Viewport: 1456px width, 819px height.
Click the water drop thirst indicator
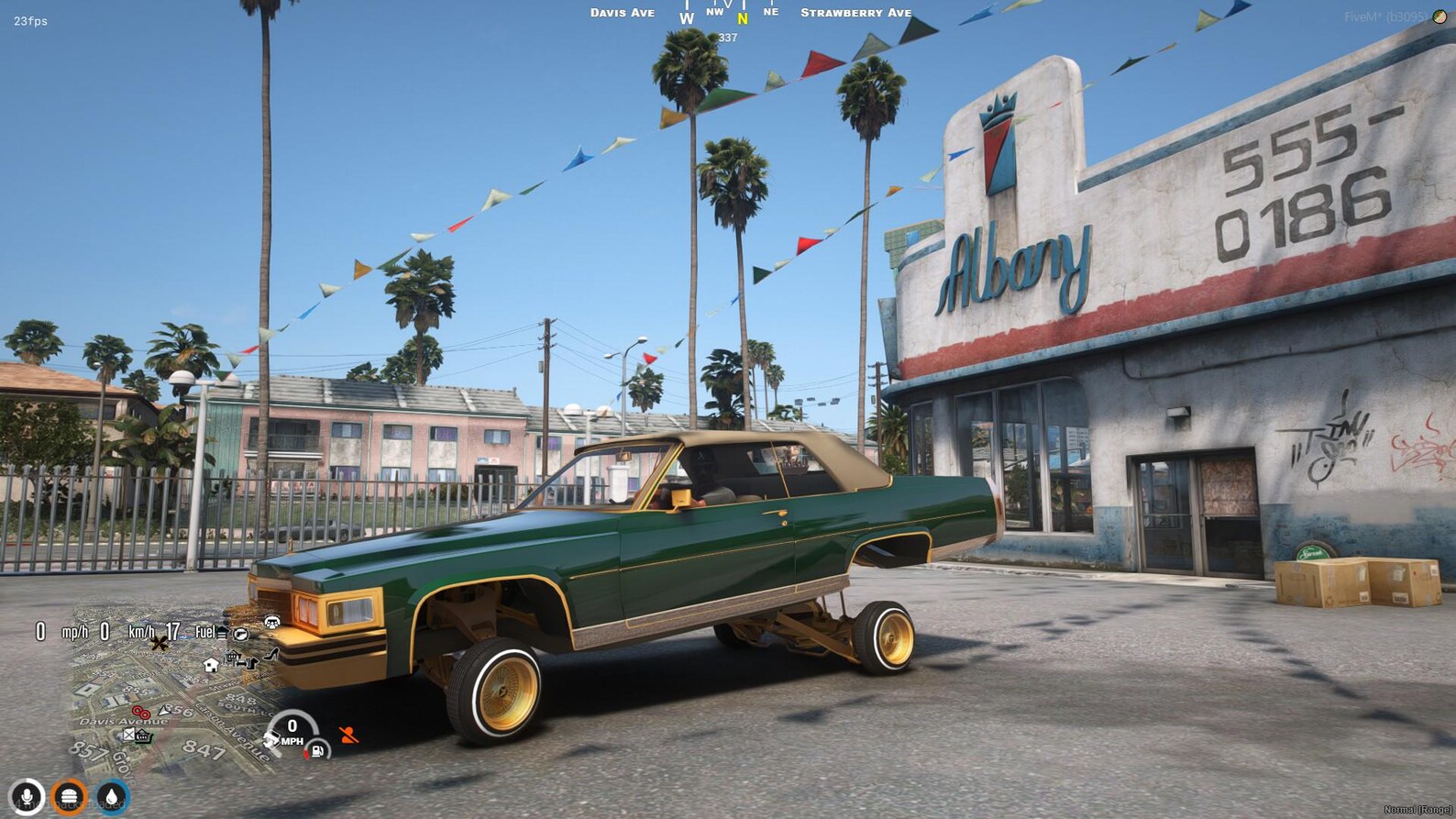pos(112,795)
